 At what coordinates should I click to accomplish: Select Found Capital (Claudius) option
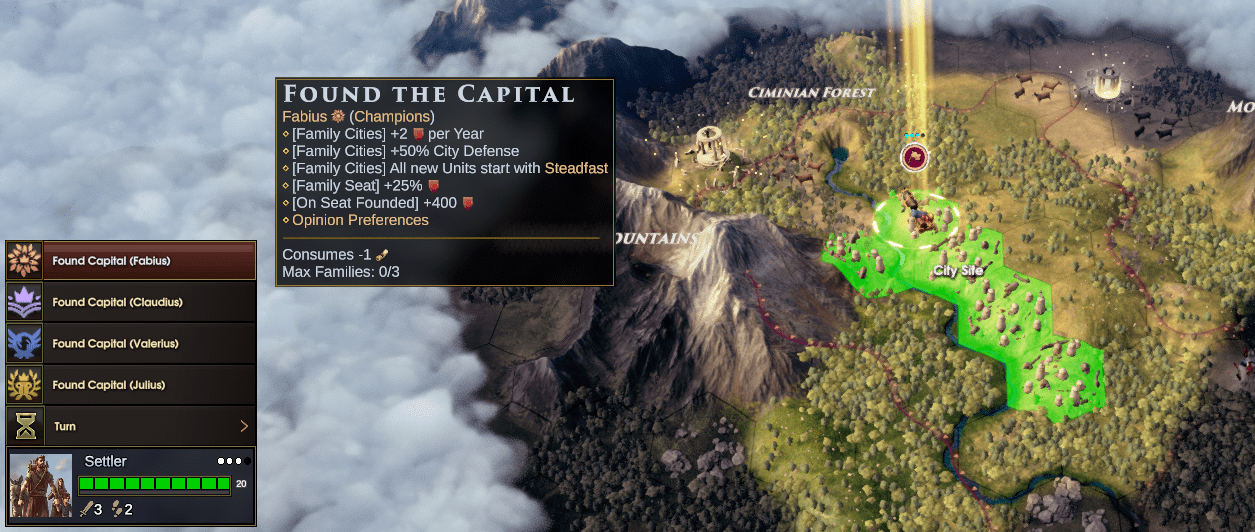pos(131,302)
